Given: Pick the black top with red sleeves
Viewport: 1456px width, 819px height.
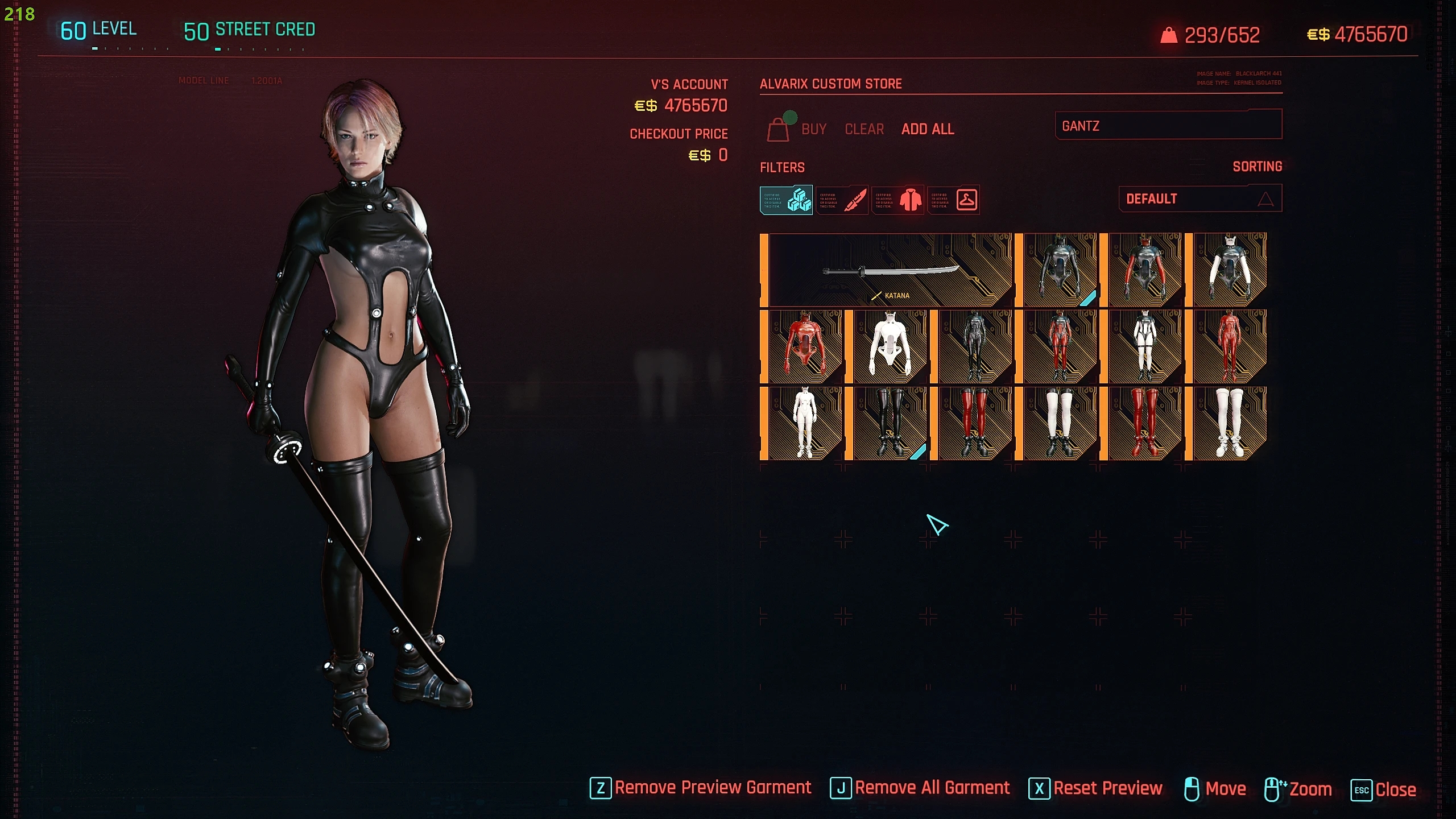Looking at the screenshot, I should click(1144, 271).
